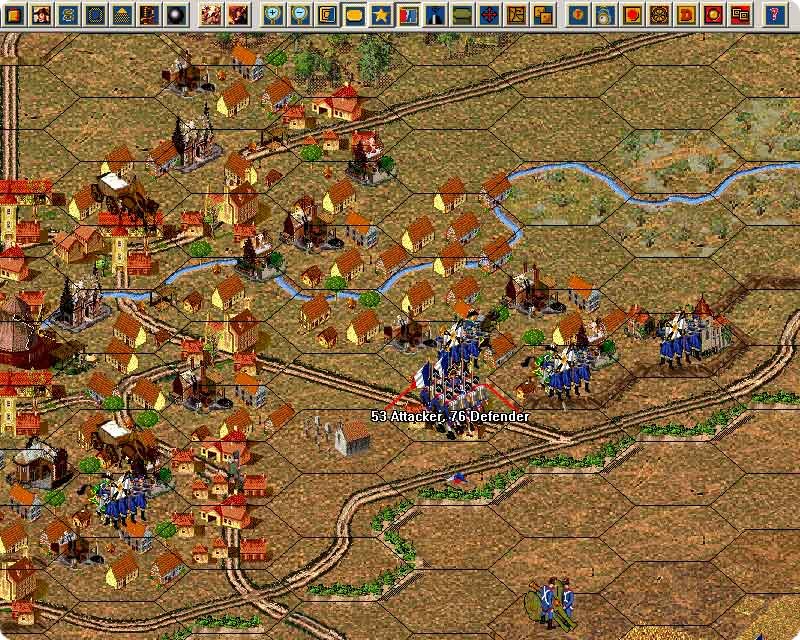Toggle the yellow oval toolbar button

click(354, 14)
